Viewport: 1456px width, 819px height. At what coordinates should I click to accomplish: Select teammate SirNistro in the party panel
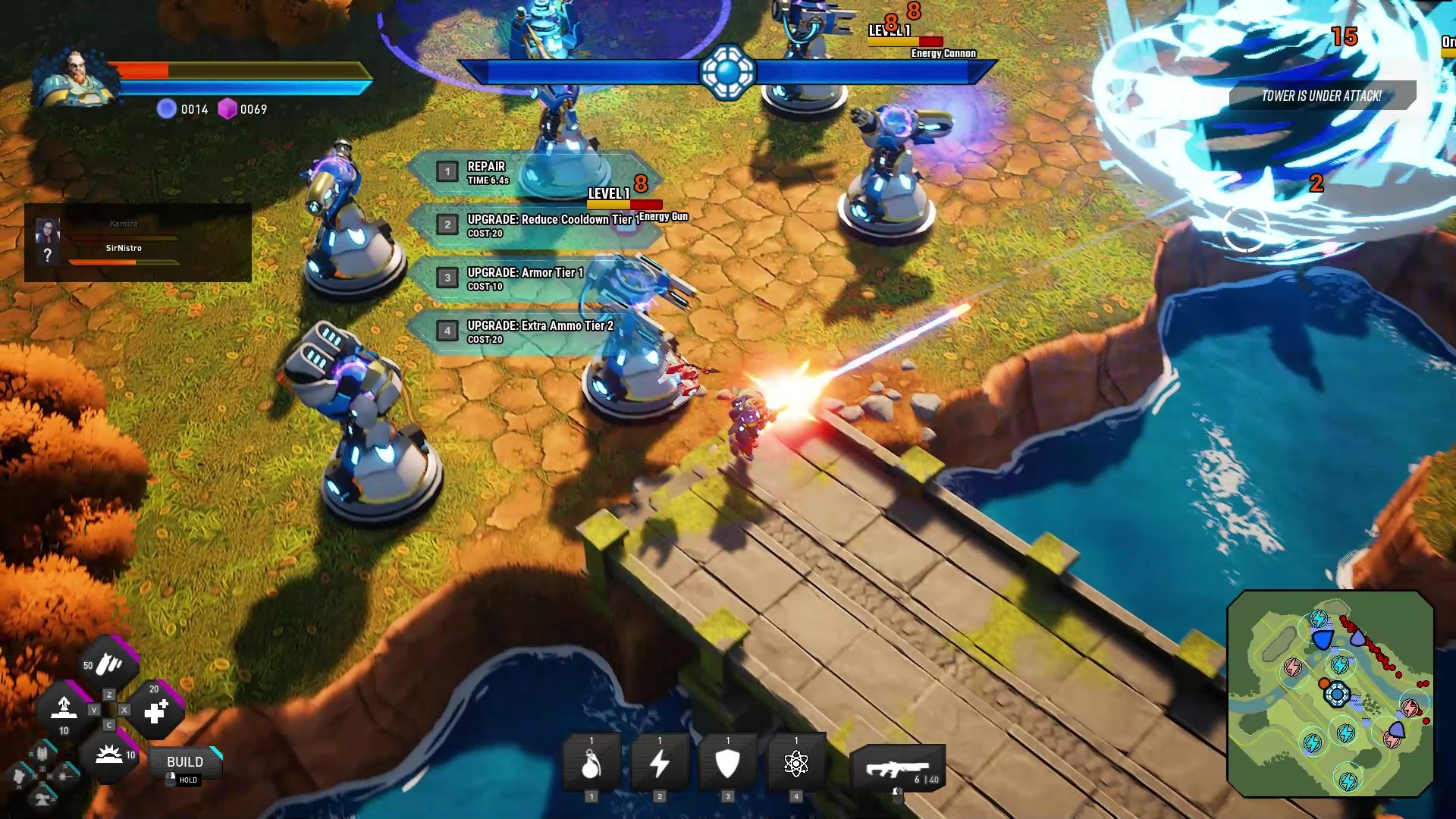(124, 249)
